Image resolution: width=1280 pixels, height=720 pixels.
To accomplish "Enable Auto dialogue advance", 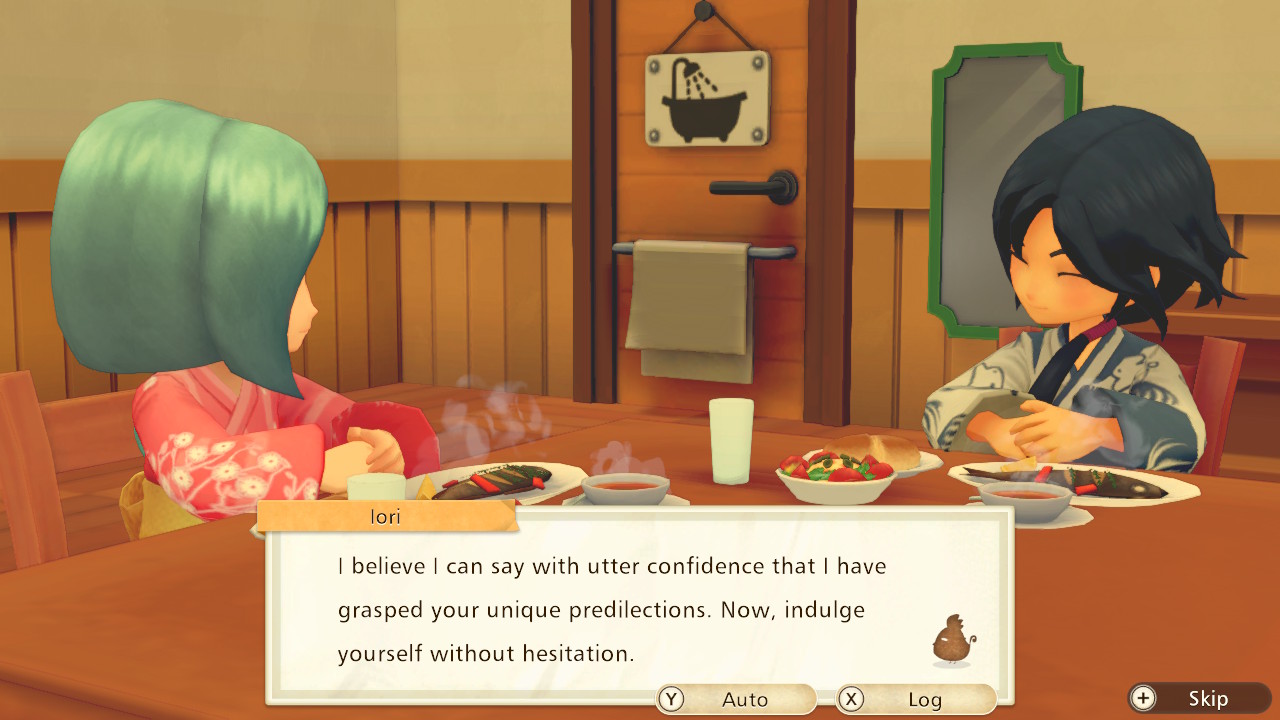I will (736, 699).
